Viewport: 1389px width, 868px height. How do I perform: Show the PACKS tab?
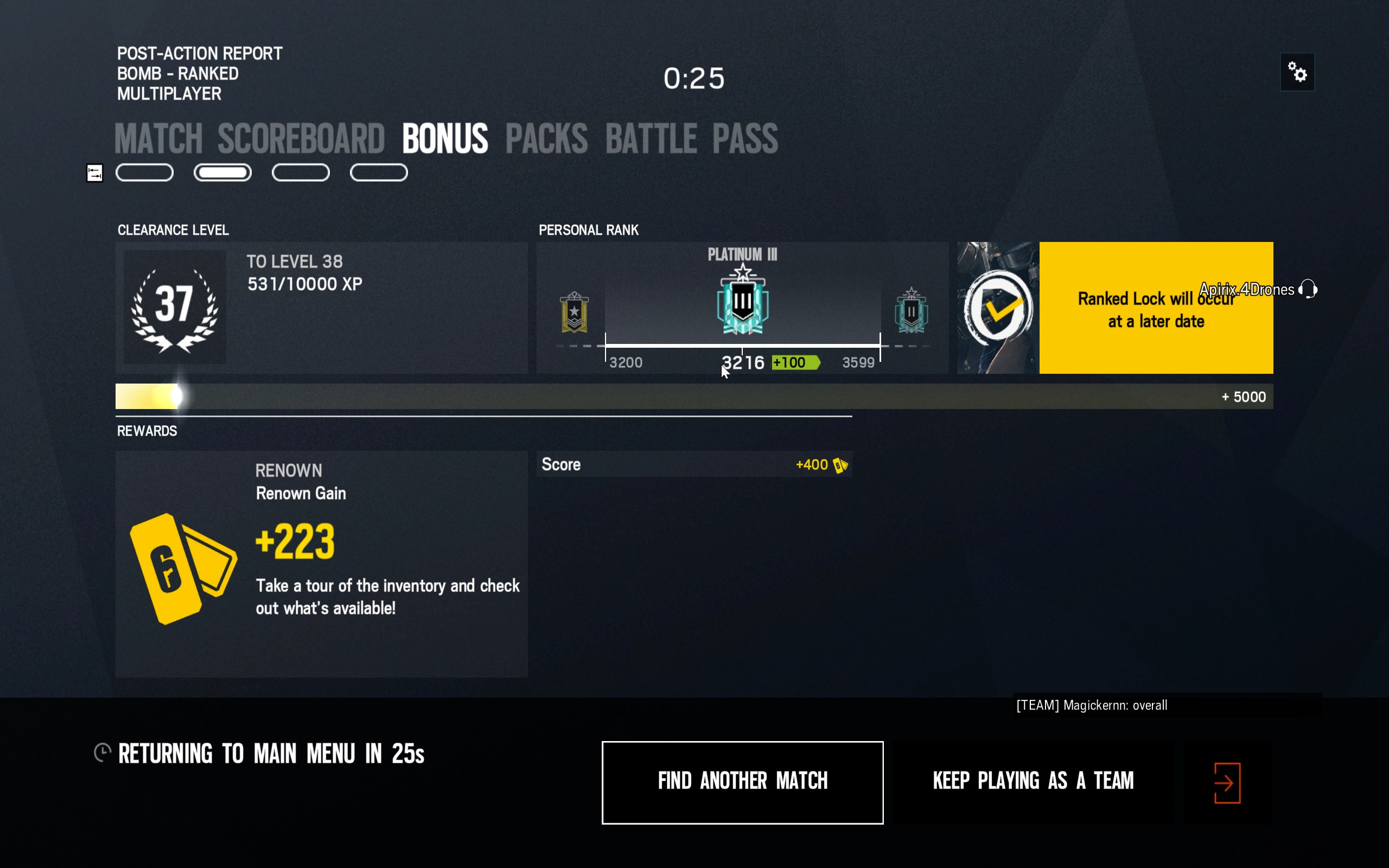(x=546, y=138)
